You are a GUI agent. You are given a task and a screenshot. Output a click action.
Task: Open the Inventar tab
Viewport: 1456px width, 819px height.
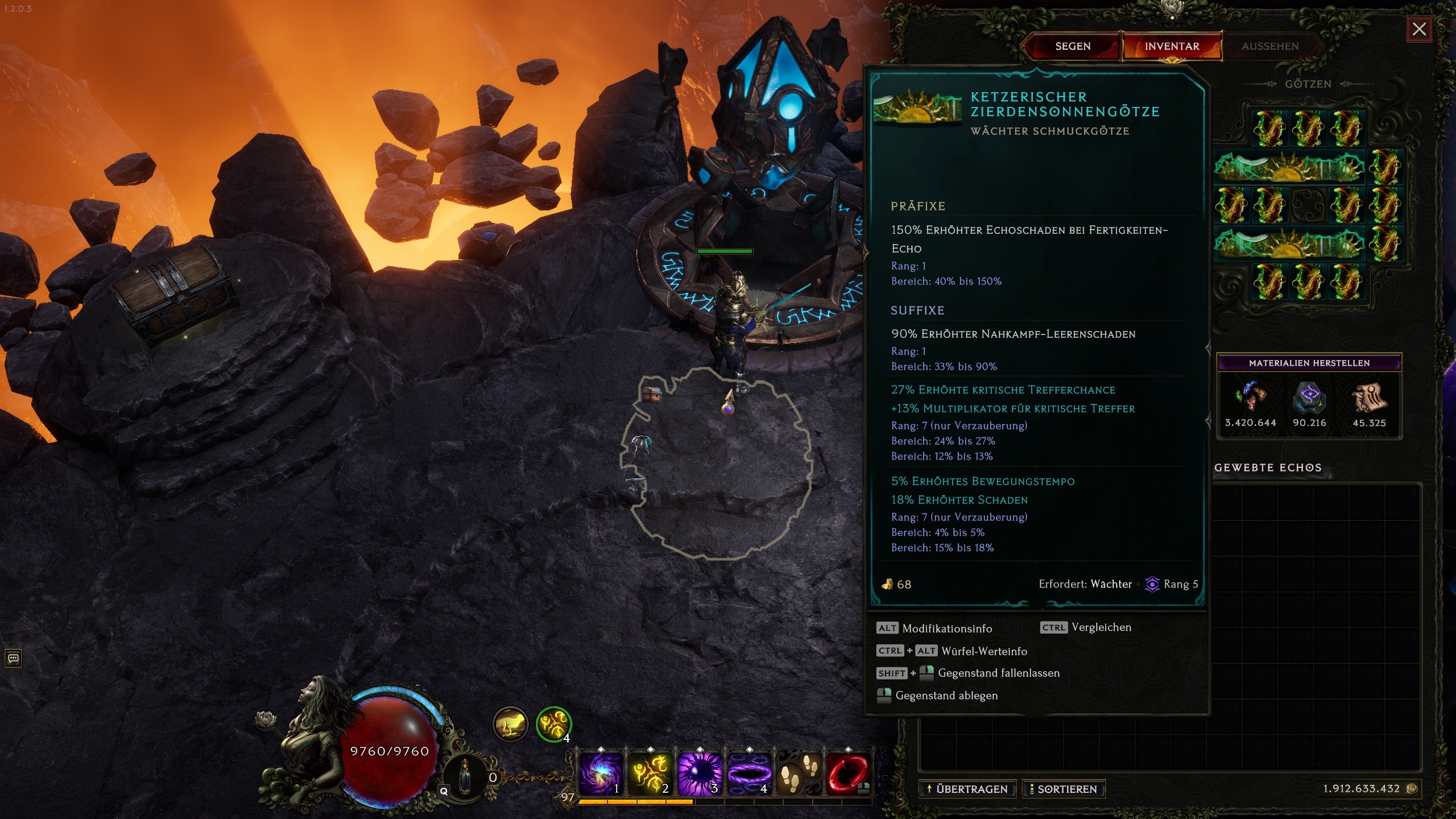[1172, 46]
